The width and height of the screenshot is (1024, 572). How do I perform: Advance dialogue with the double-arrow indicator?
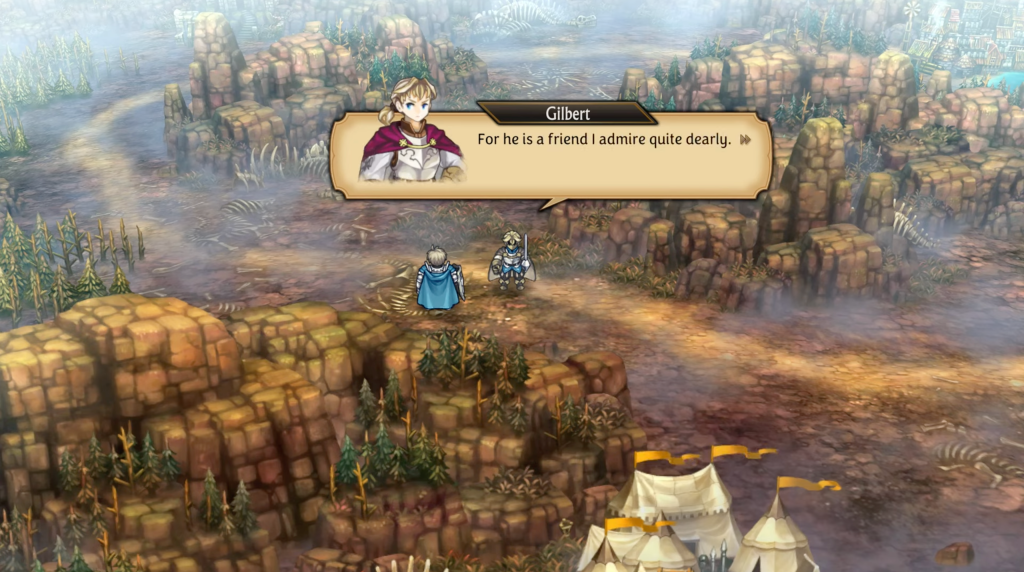click(745, 140)
